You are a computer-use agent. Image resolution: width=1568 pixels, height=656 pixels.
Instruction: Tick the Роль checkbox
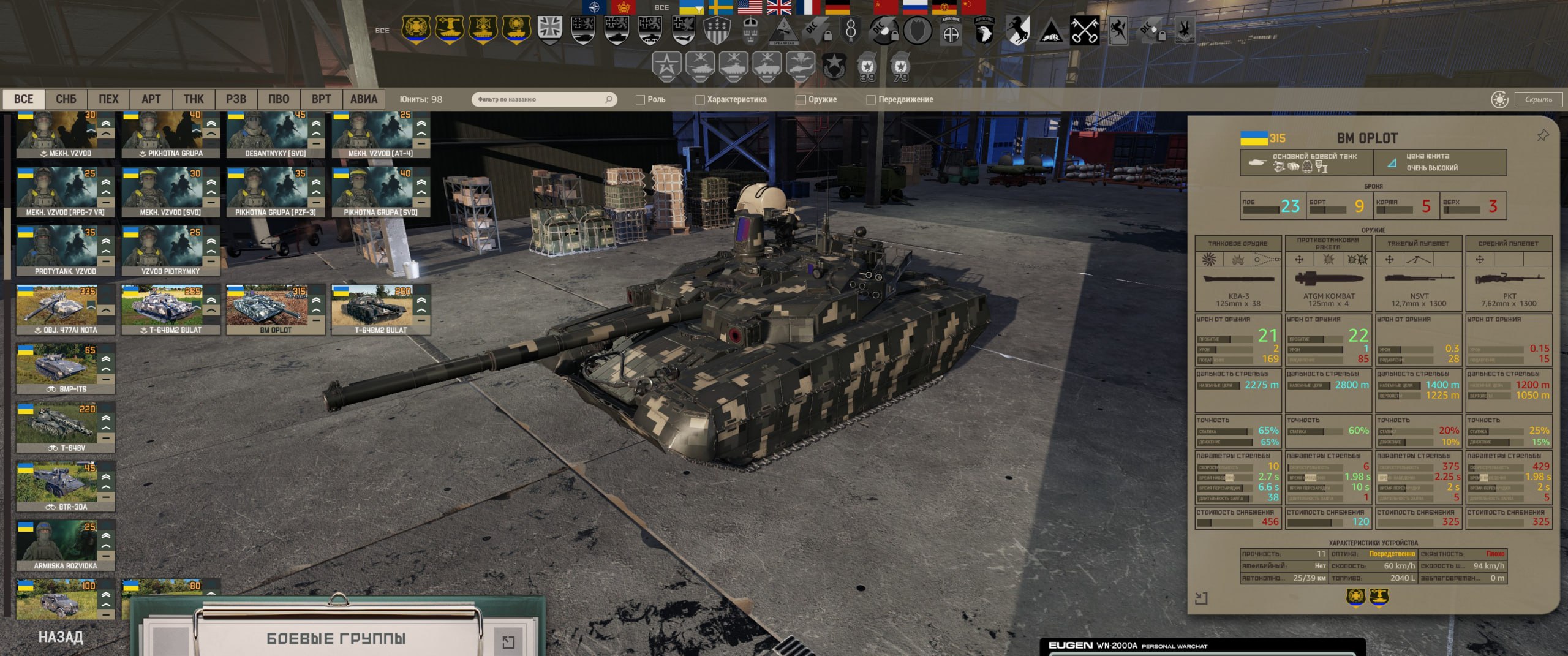coord(641,100)
